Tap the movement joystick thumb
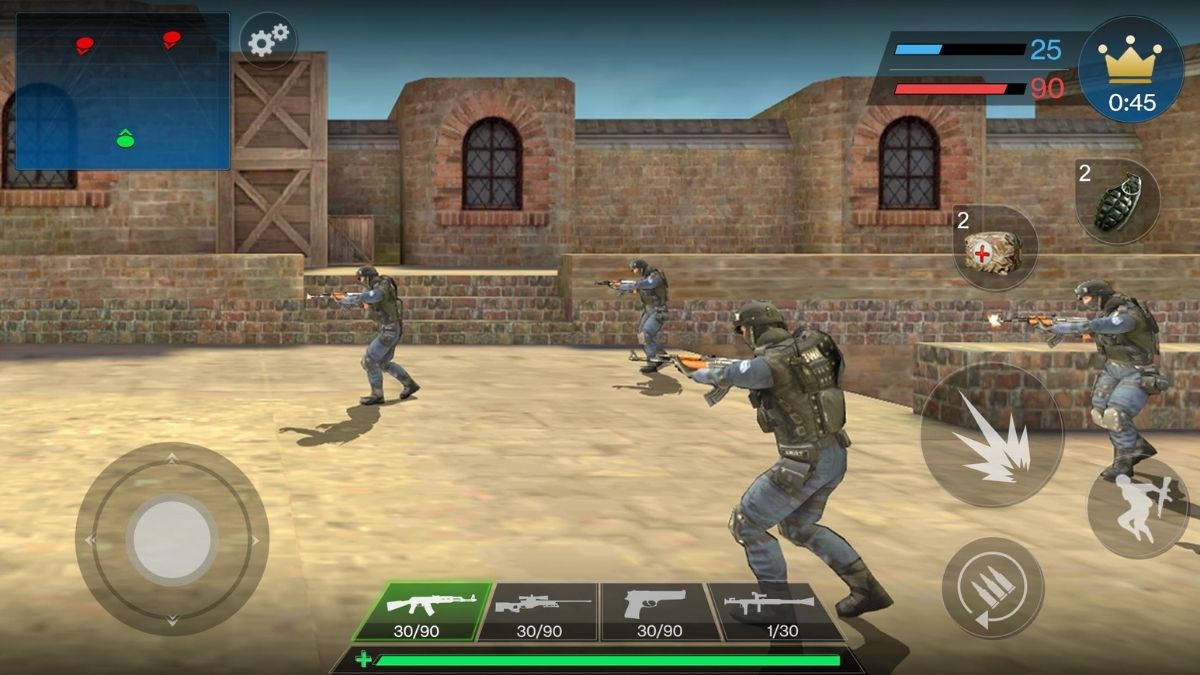Viewport: 1200px width, 675px height. point(172,540)
